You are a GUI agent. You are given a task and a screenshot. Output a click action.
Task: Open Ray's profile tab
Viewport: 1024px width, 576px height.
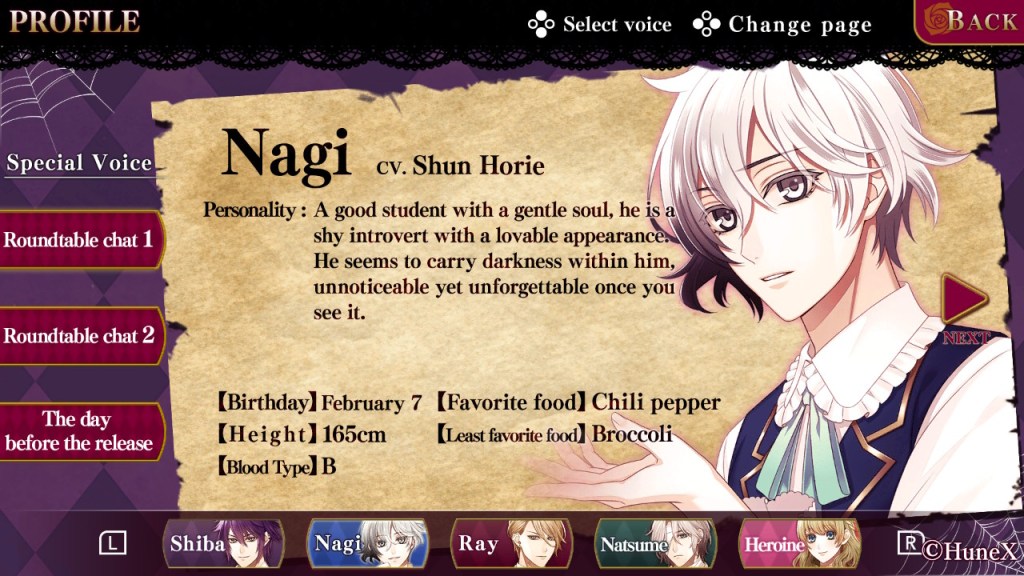point(511,544)
